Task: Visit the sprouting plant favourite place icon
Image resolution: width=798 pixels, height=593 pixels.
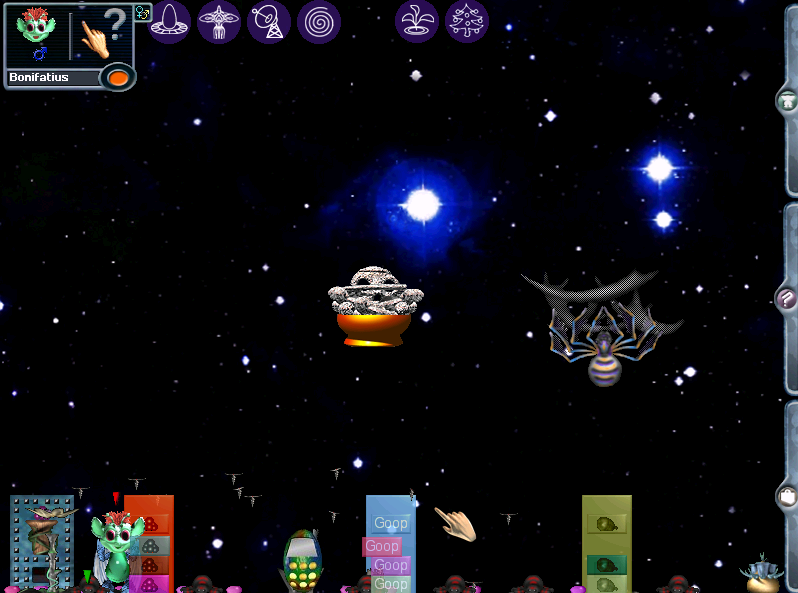Action: [x=417, y=21]
